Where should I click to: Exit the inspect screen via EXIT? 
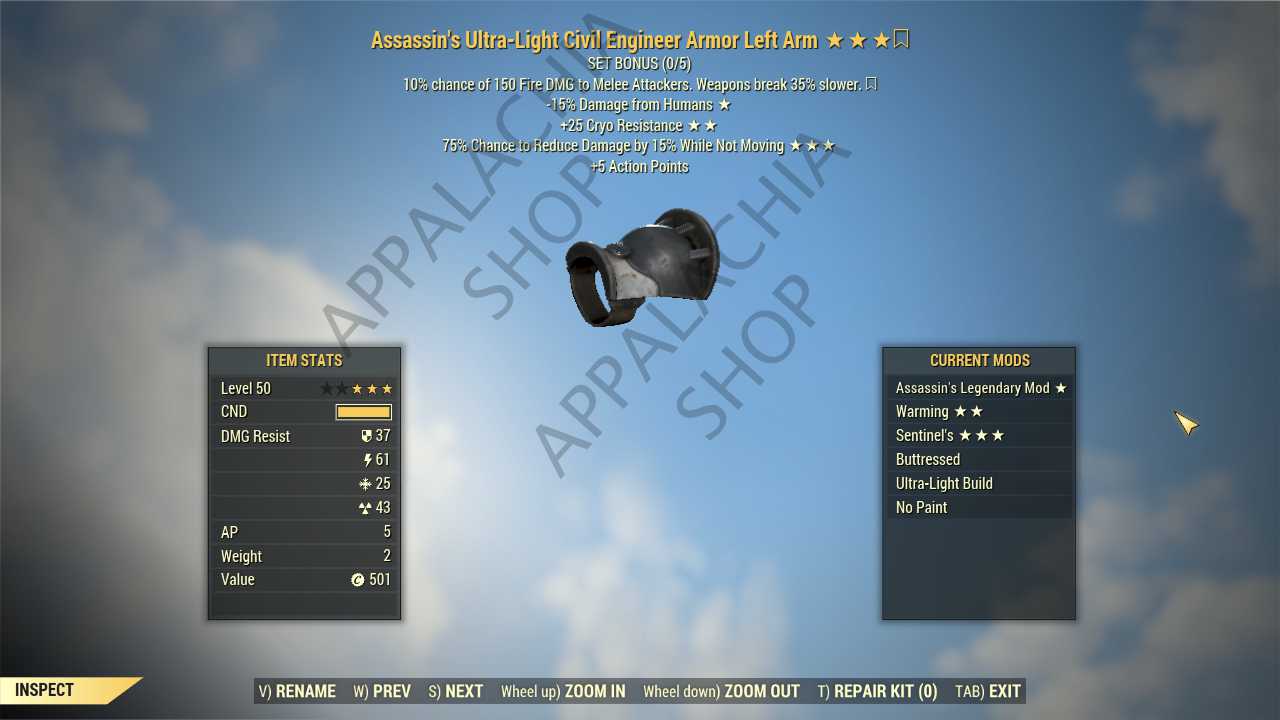[x=988, y=691]
